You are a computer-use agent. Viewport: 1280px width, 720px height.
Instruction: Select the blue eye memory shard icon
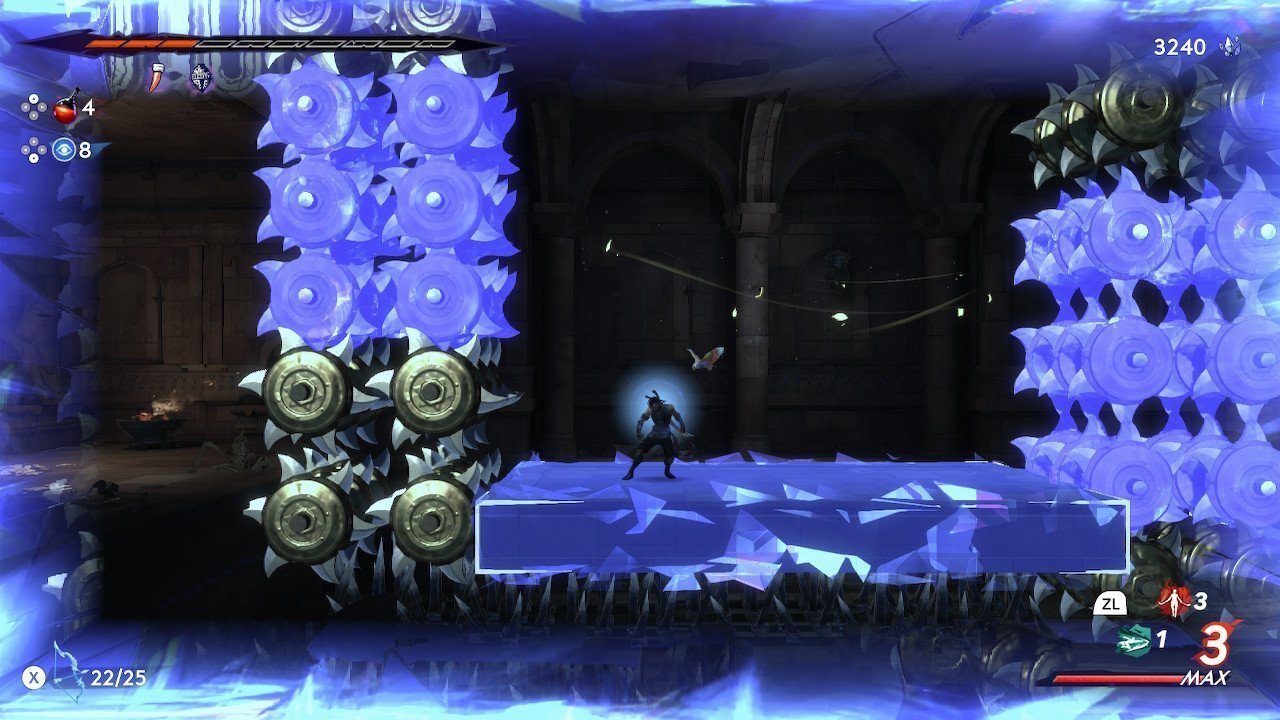pos(65,150)
